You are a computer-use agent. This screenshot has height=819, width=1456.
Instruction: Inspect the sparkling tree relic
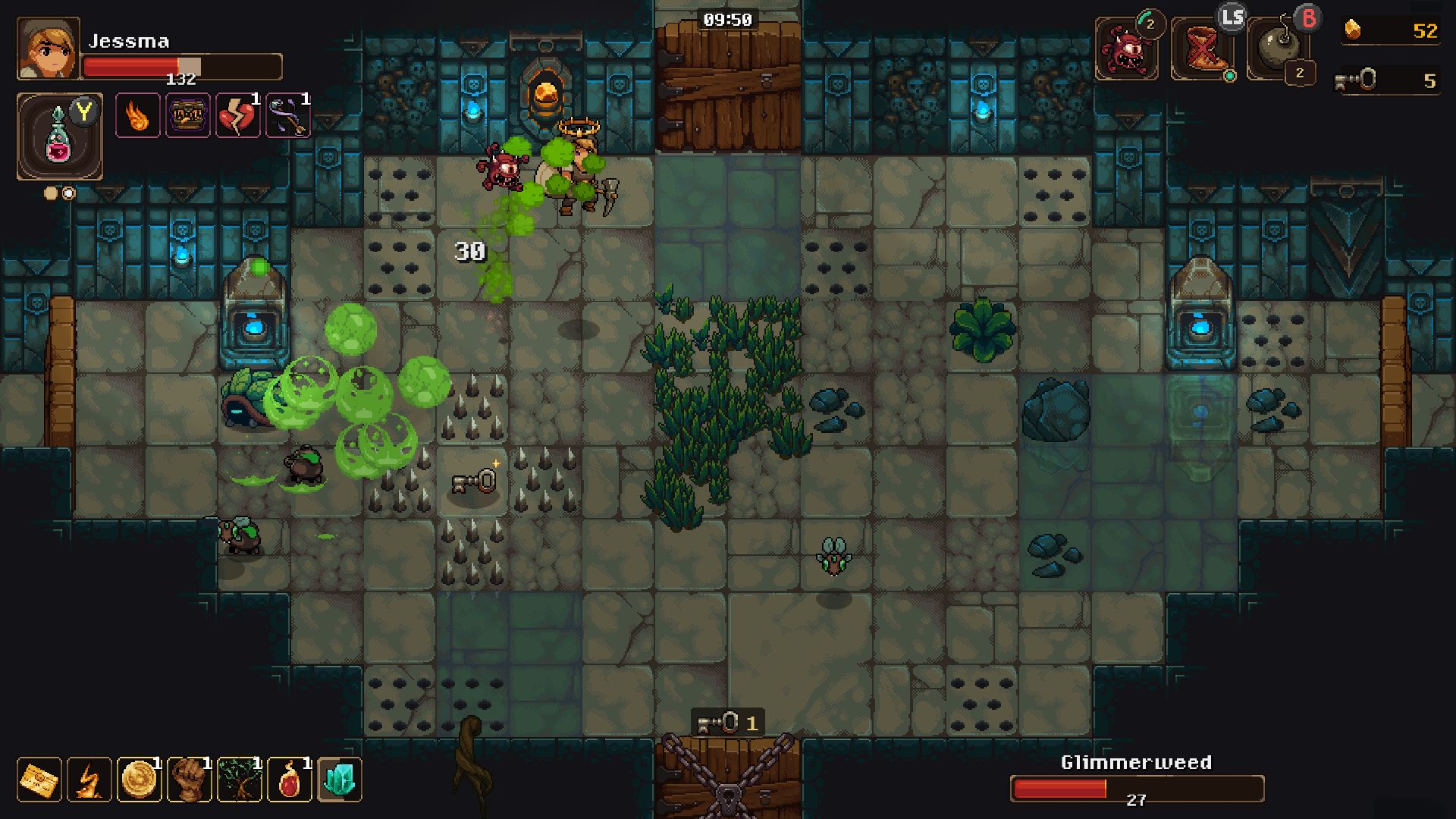click(240, 780)
